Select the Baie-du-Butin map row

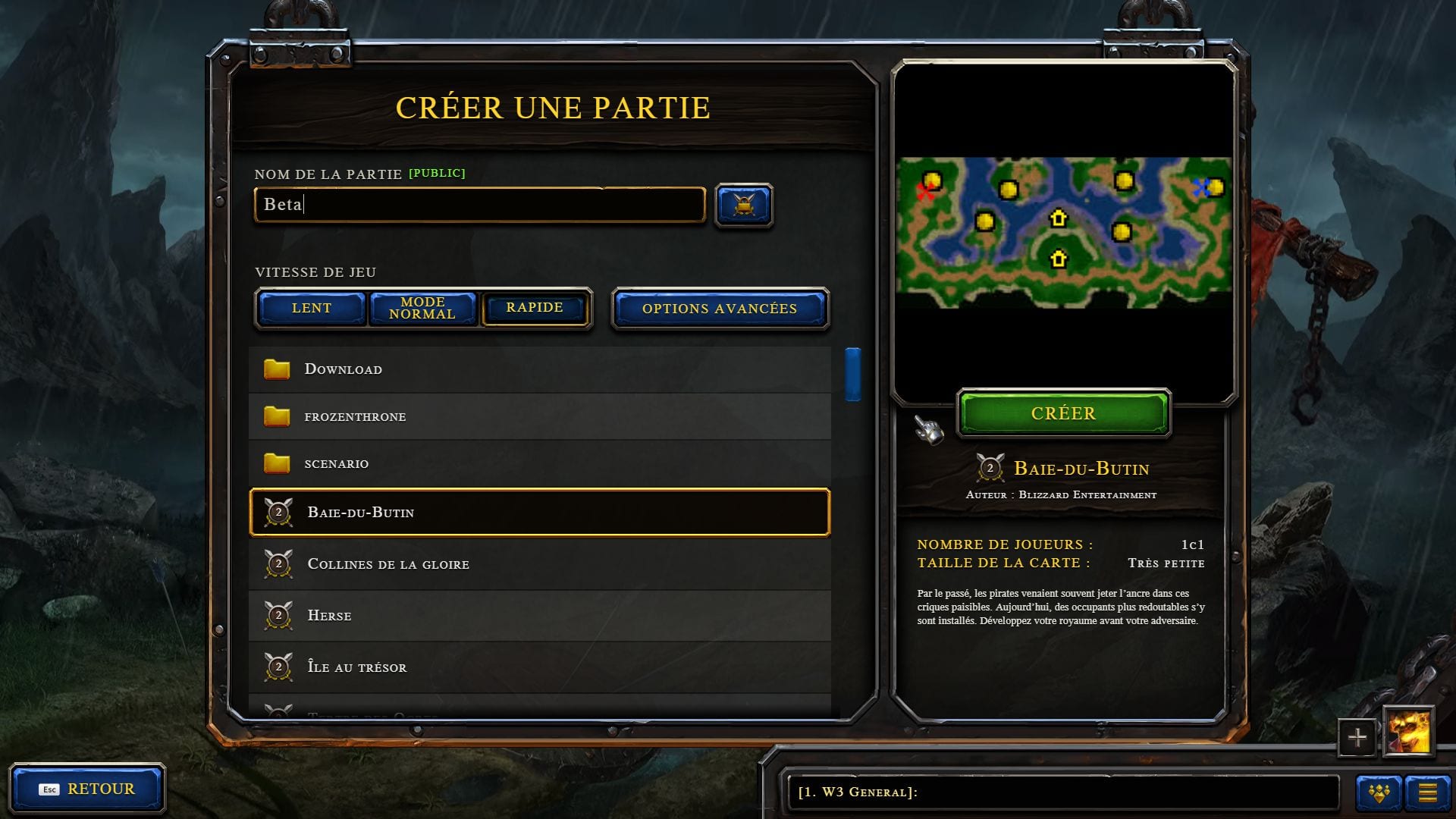538,513
